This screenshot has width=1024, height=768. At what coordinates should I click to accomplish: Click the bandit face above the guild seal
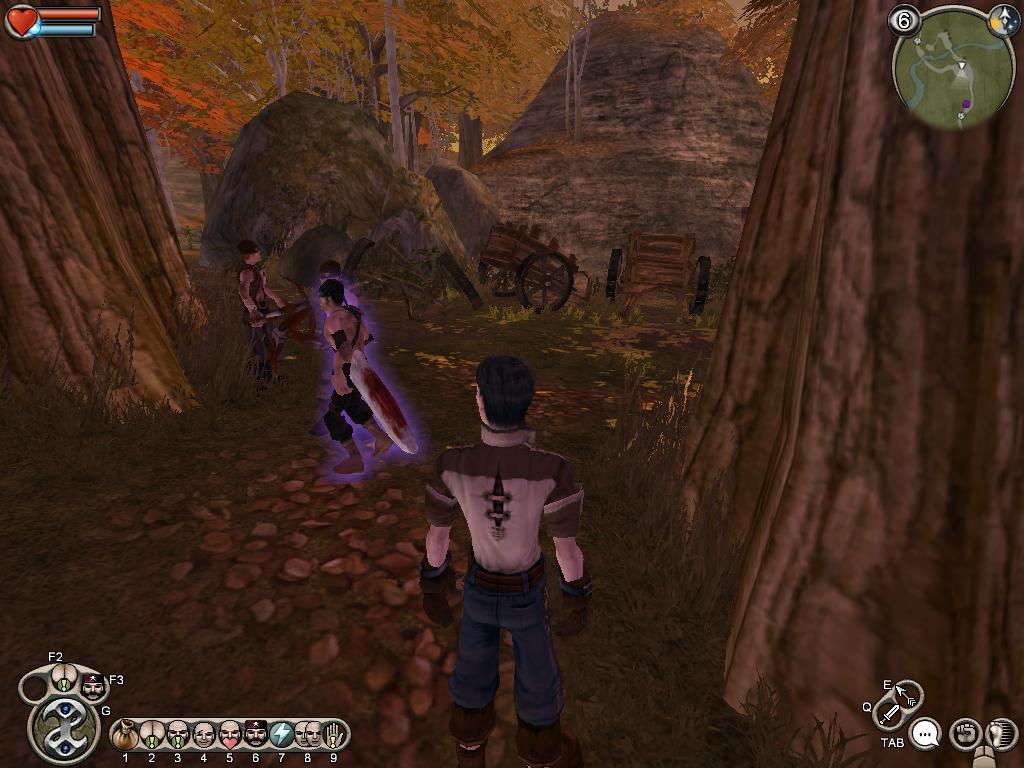coord(92,687)
